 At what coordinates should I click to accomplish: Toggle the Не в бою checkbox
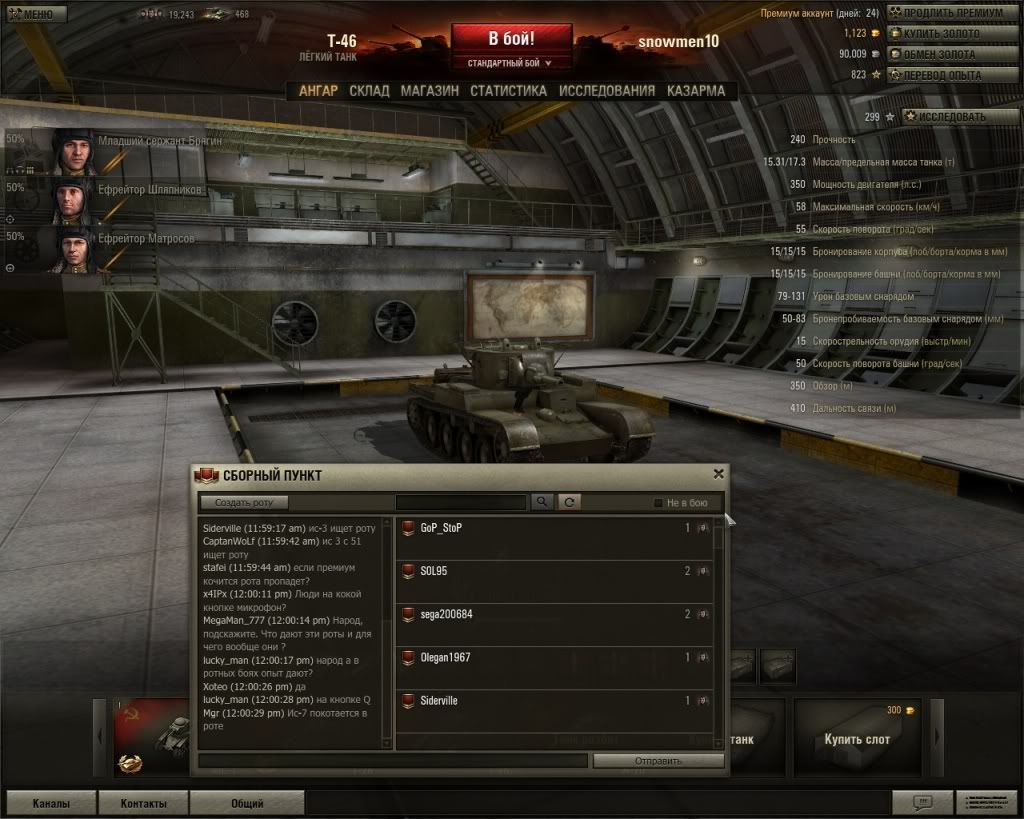point(658,503)
